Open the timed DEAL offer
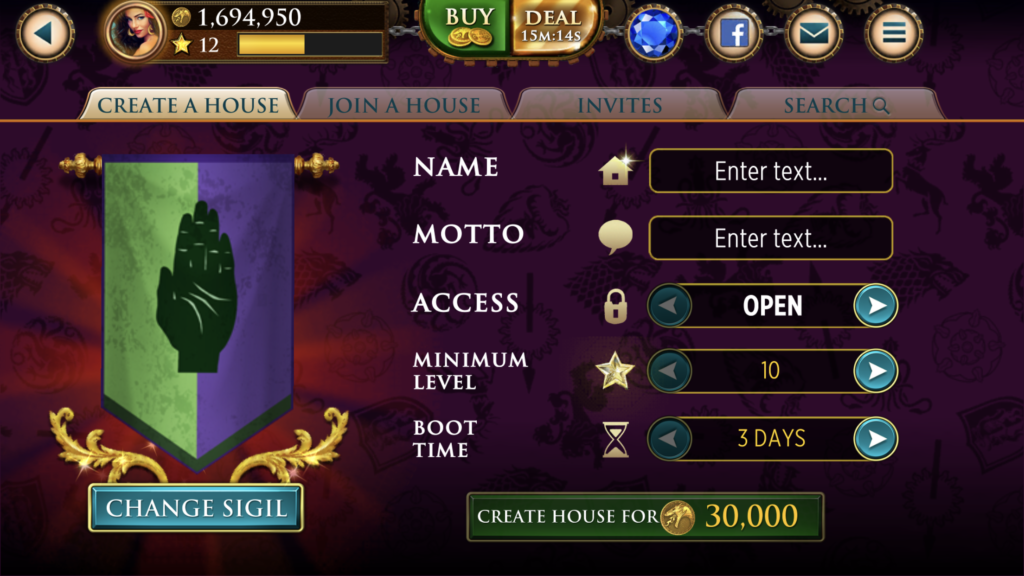The image size is (1024, 576). pyautogui.click(x=551, y=27)
